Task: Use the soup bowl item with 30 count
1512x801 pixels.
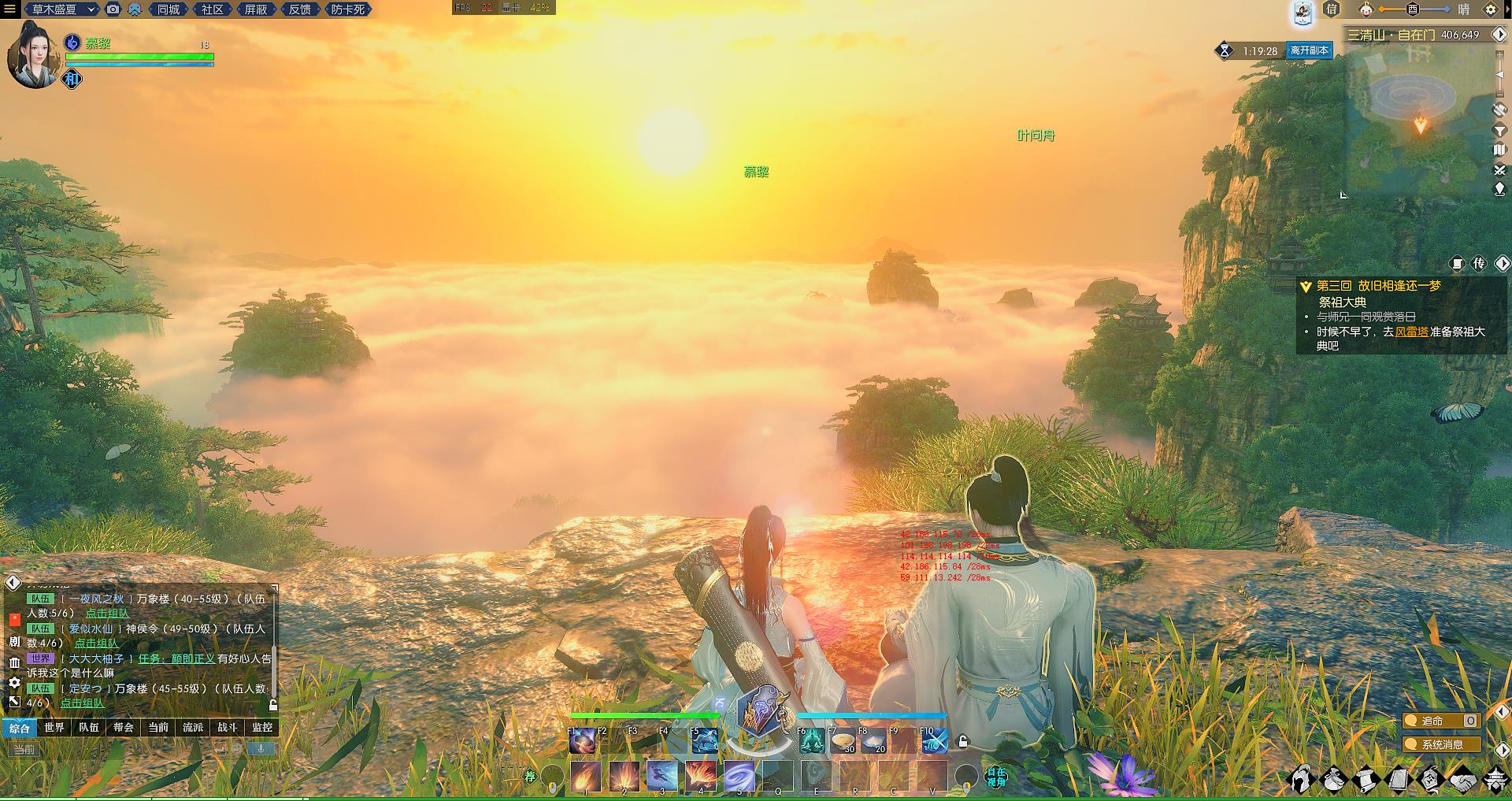Action: [843, 741]
